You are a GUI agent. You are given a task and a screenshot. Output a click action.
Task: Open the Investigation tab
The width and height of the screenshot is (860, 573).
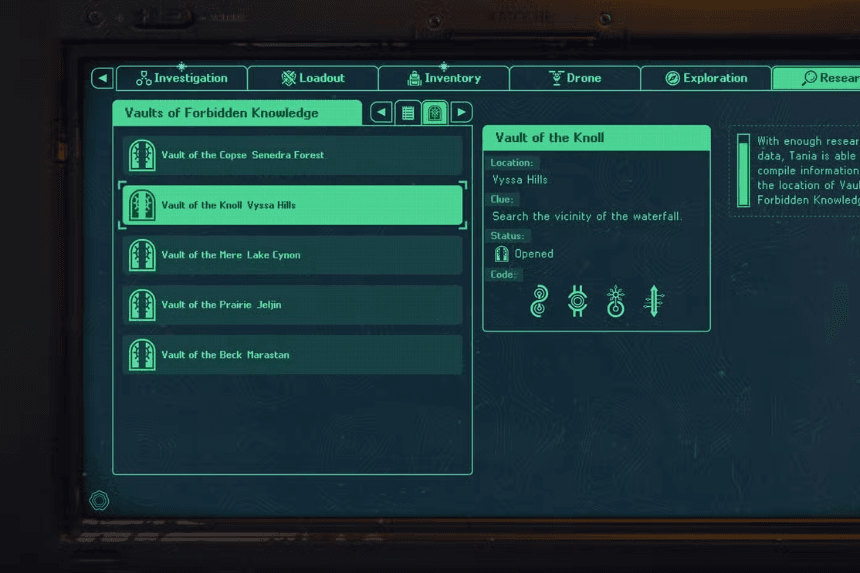[182, 78]
